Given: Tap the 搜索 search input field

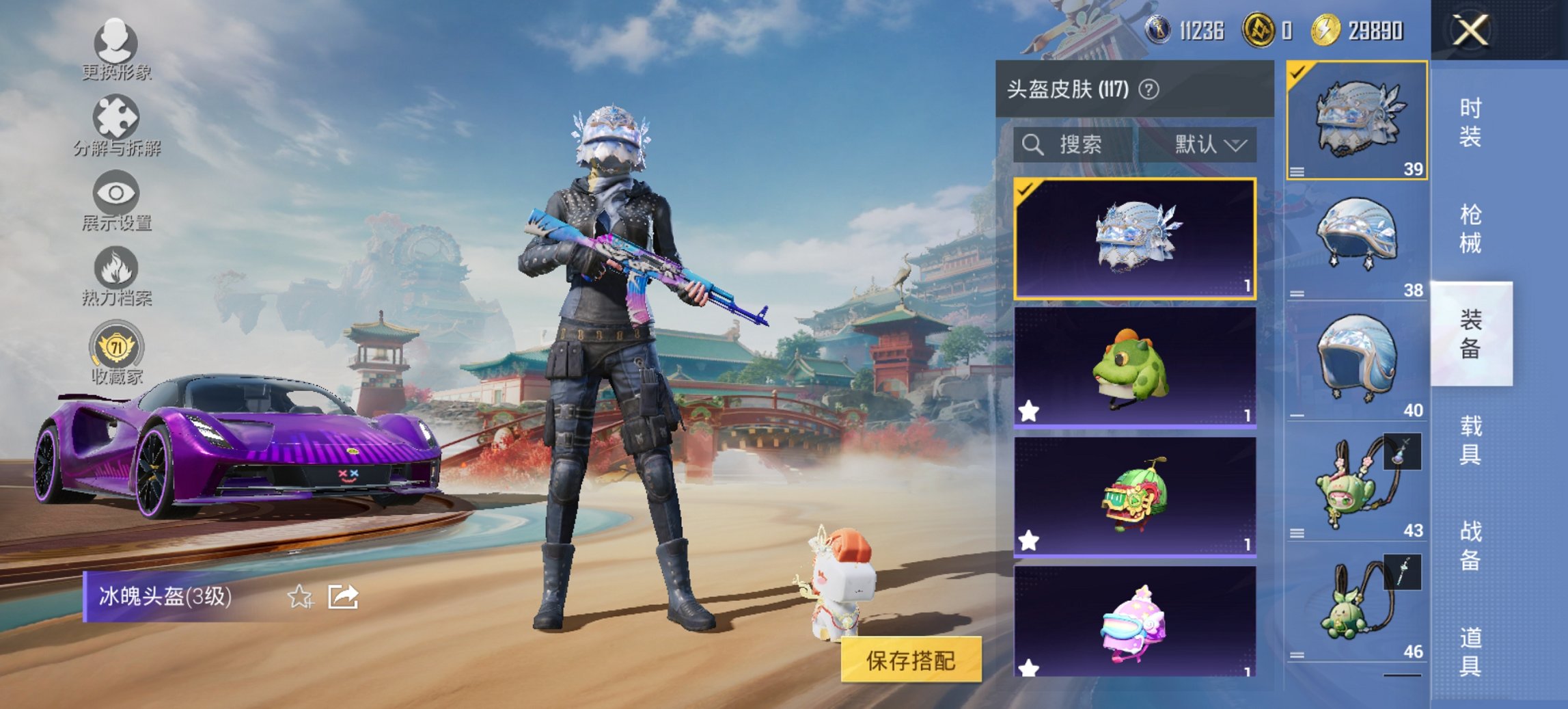Looking at the screenshot, I should pyautogui.click(x=1079, y=145).
